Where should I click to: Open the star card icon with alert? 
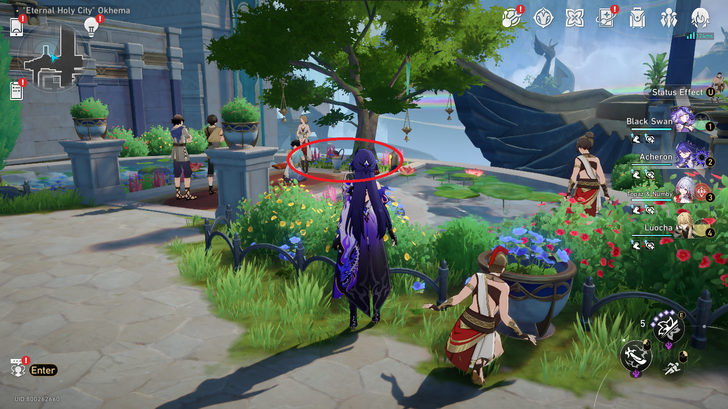point(606,17)
